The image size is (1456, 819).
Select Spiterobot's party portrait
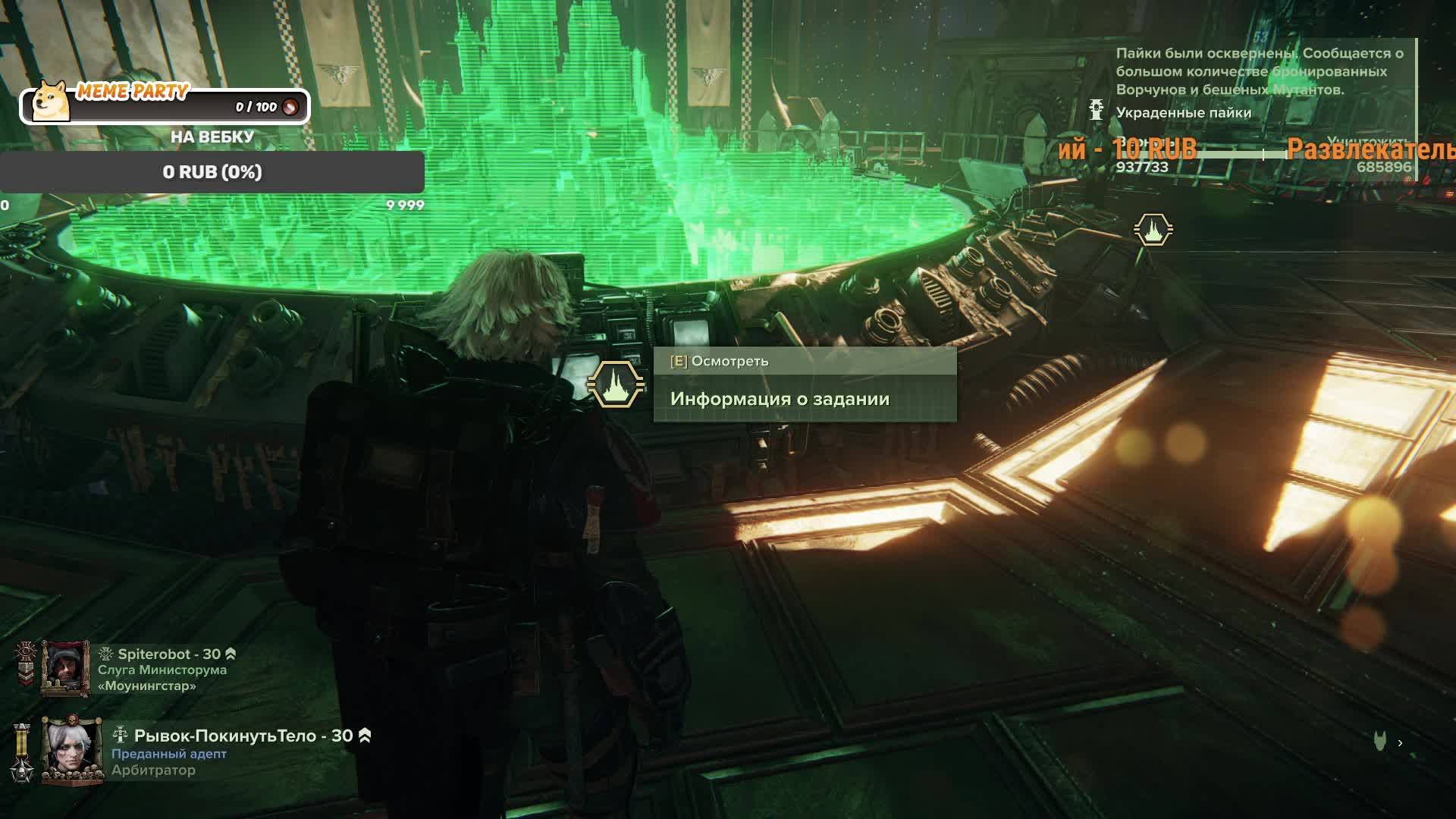click(65, 668)
